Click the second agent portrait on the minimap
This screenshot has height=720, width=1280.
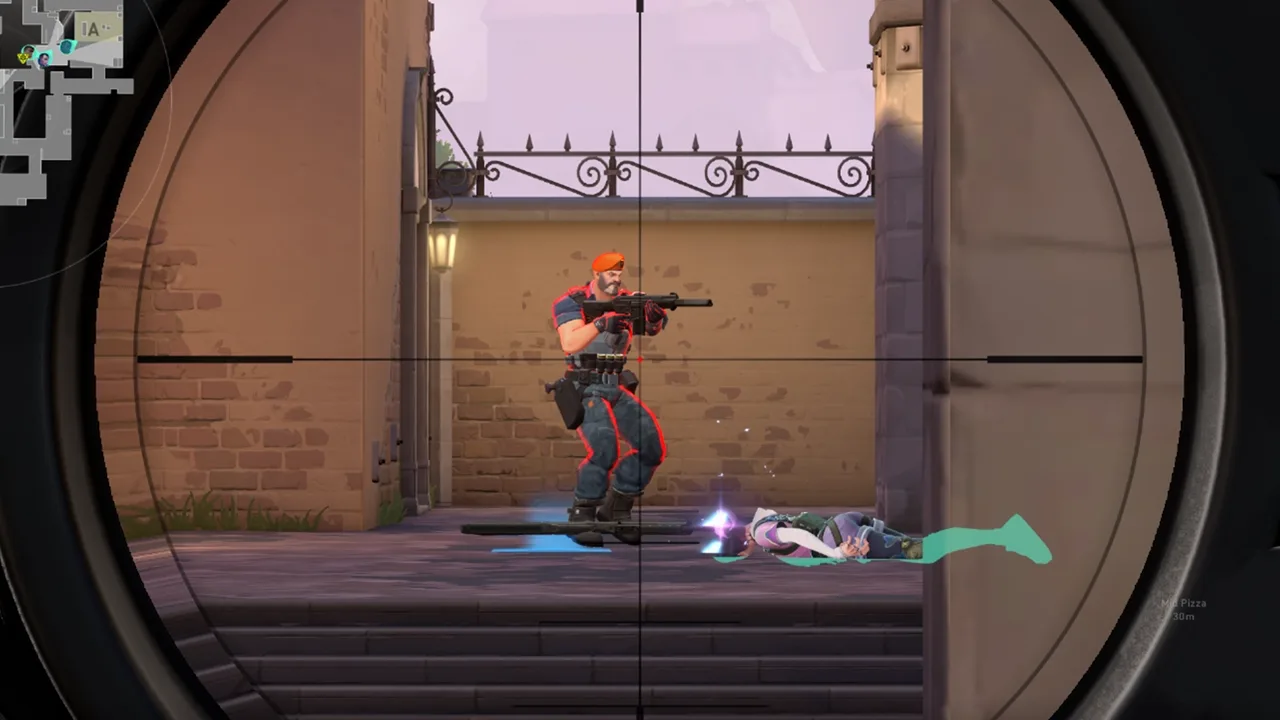coord(43,59)
